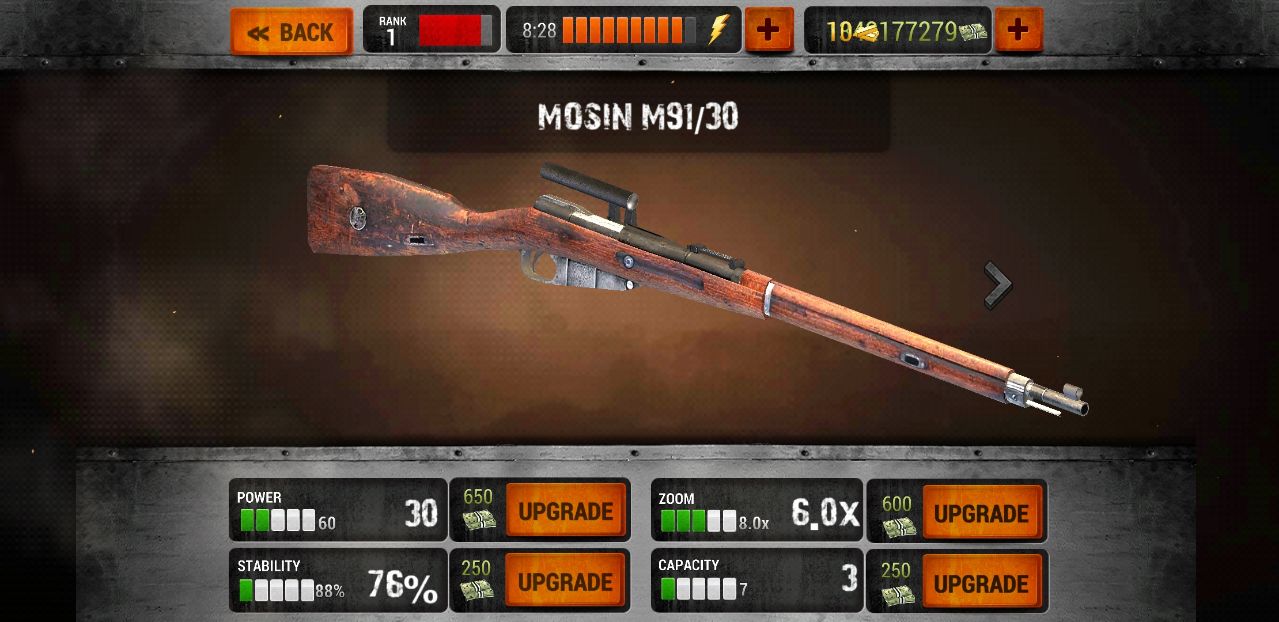
Task: Upgrade Zoom for 600 cash
Action: (x=981, y=513)
